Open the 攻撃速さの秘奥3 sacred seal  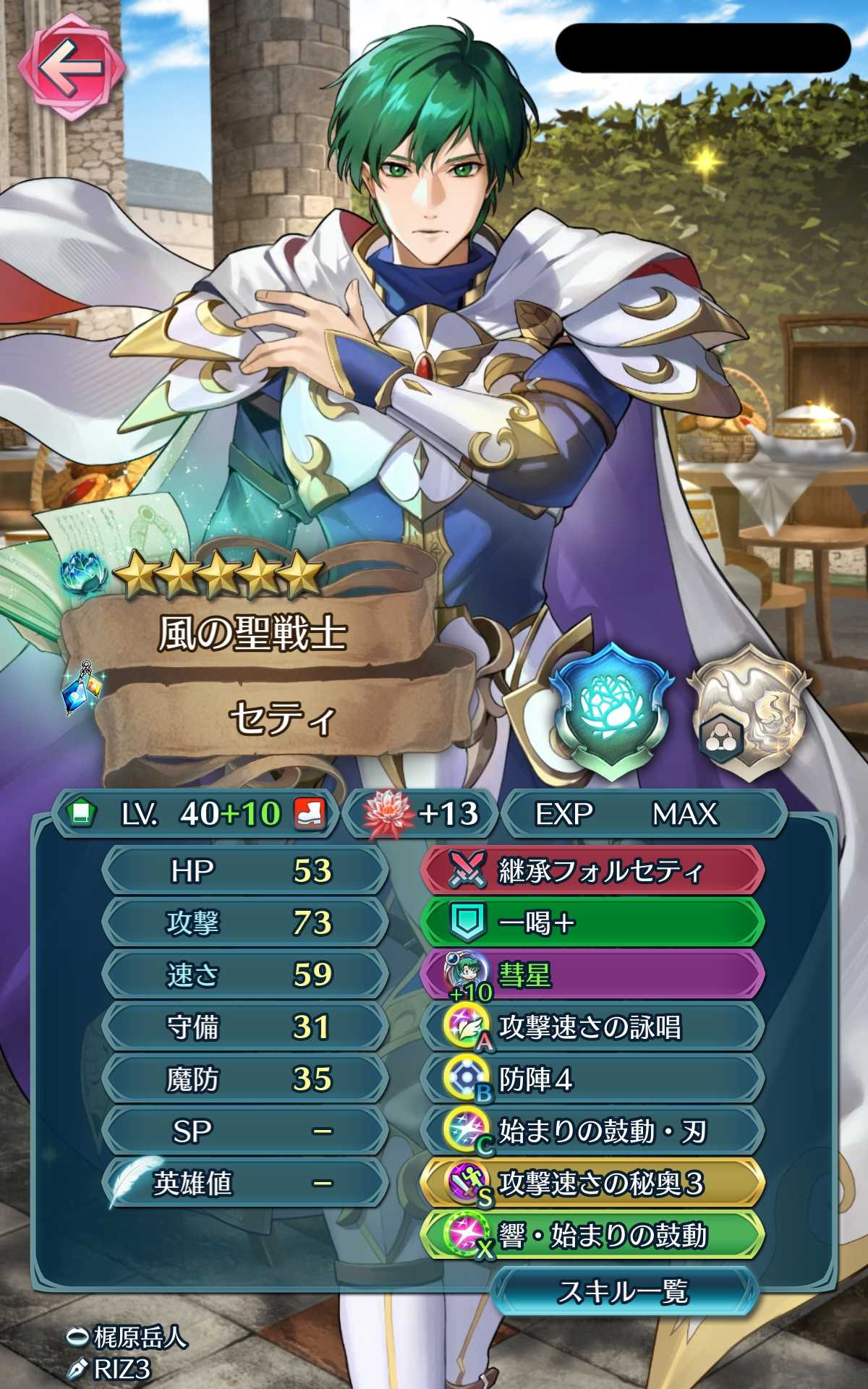[x=592, y=1184]
